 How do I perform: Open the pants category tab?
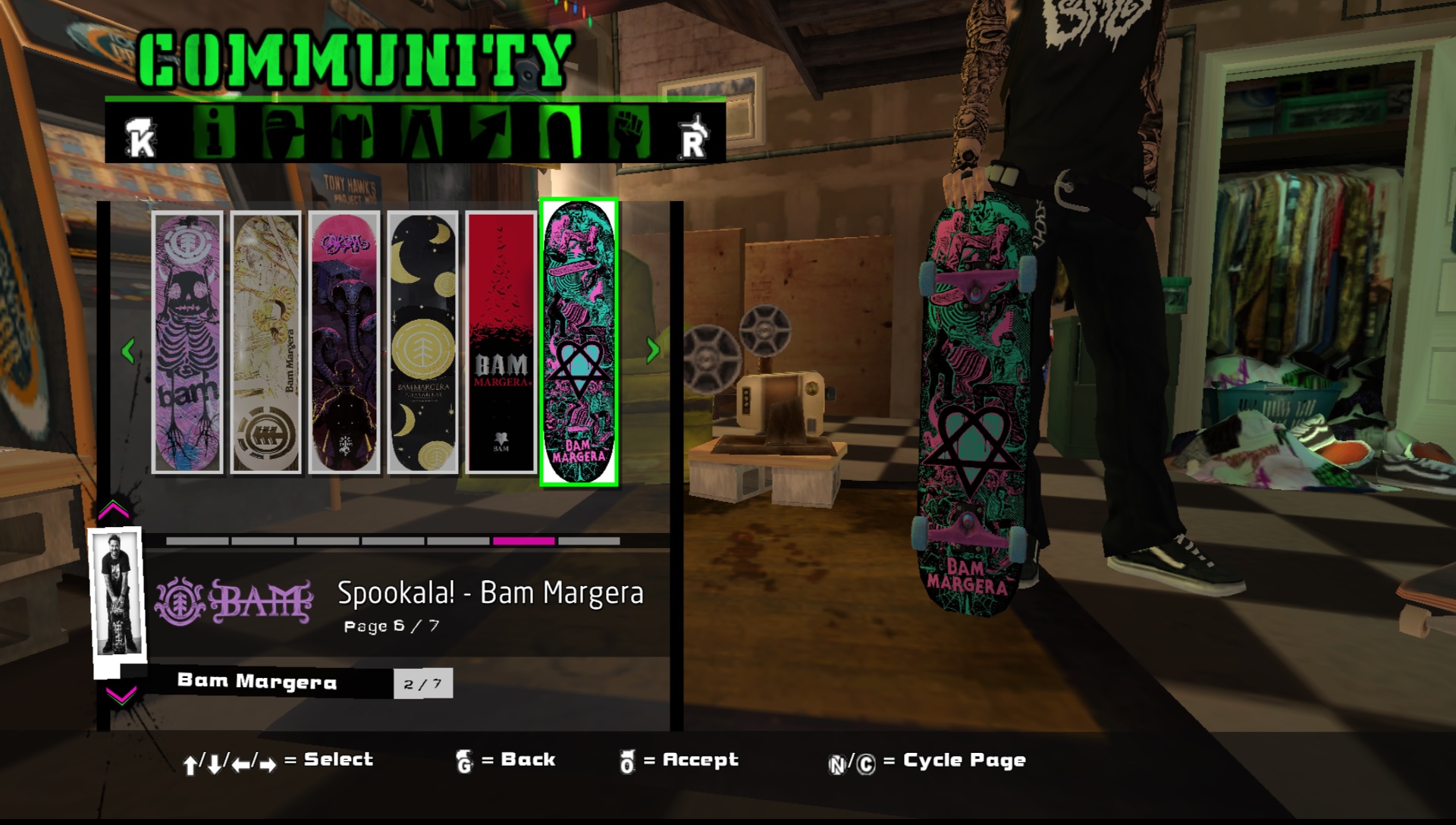(x=422, y=132)
